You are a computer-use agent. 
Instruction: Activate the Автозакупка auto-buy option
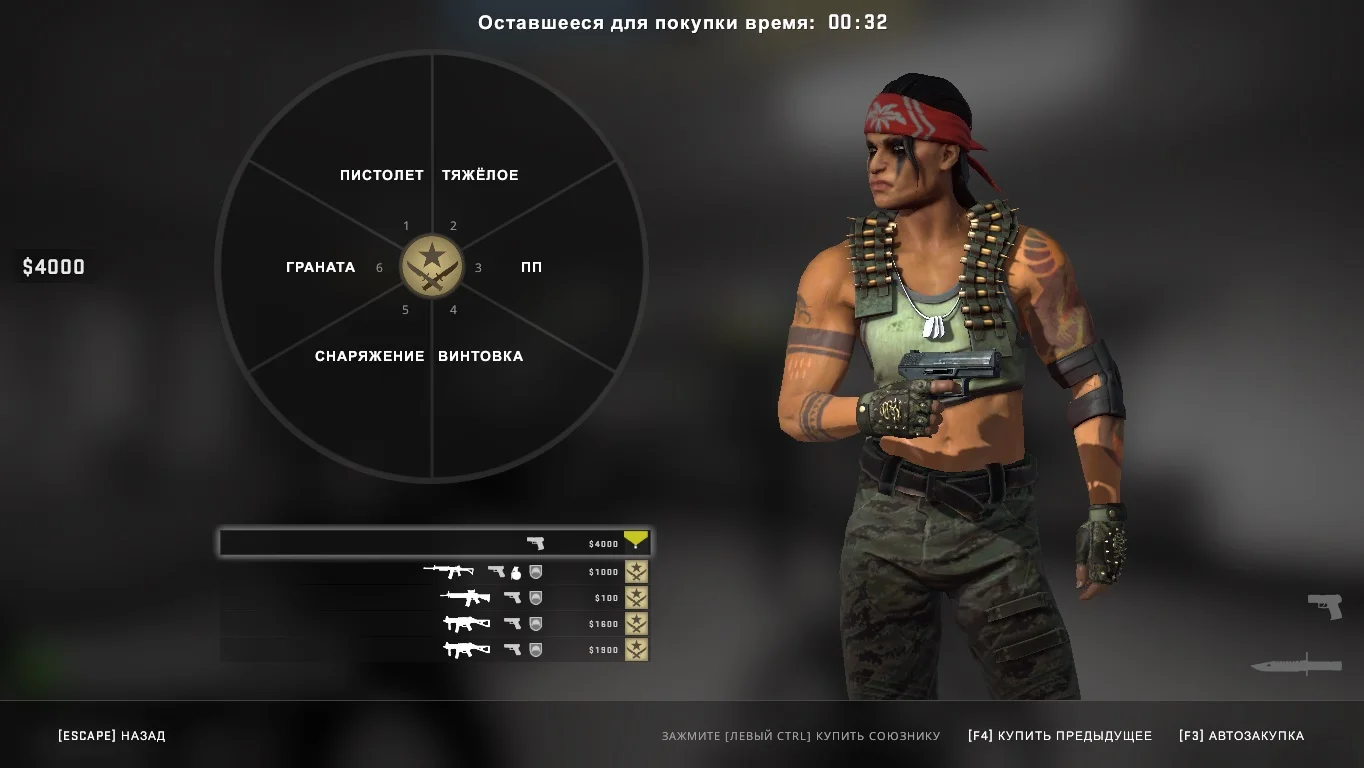1241,736
